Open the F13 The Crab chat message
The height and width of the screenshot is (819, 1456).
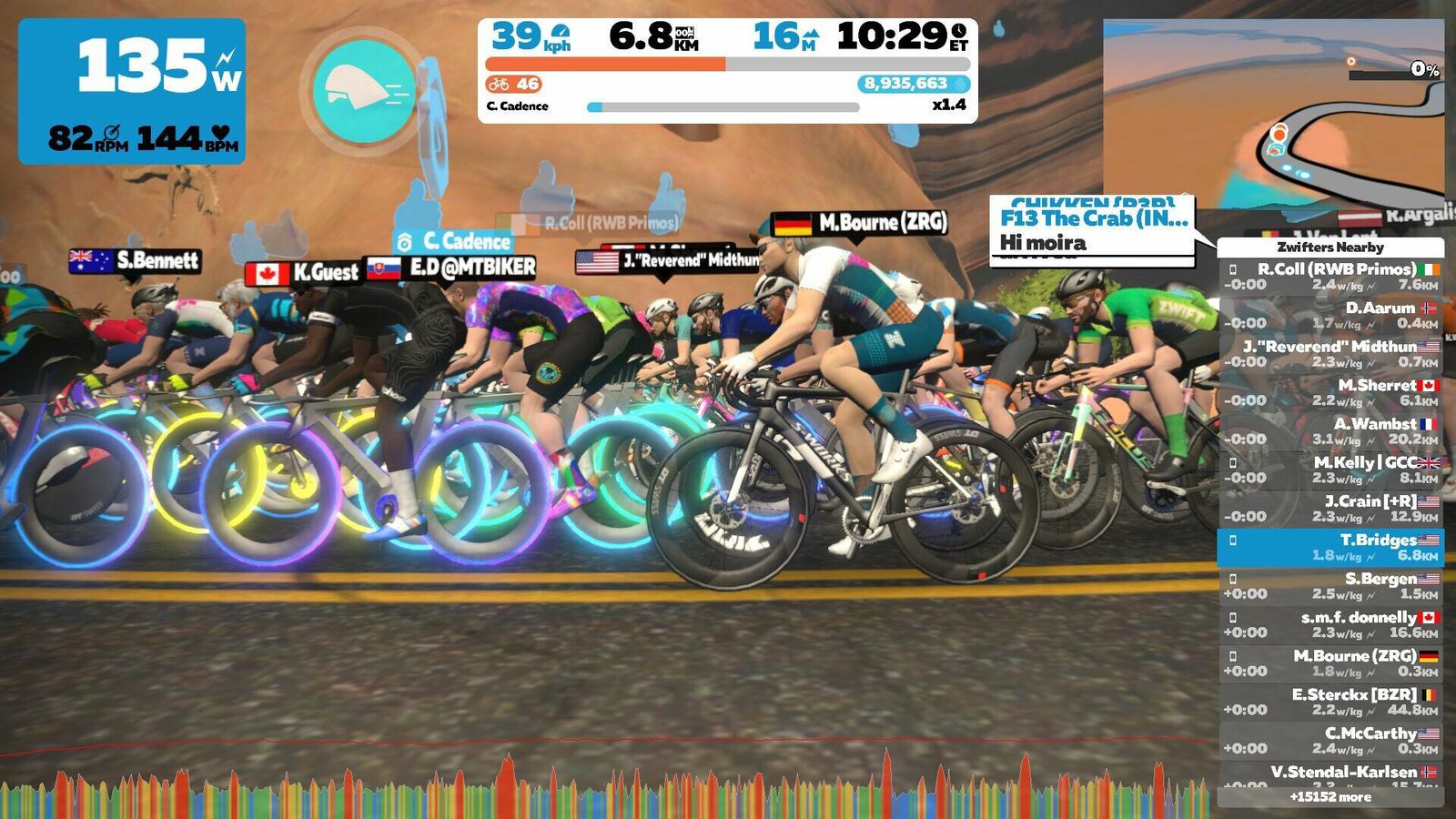click(1092, 230)
